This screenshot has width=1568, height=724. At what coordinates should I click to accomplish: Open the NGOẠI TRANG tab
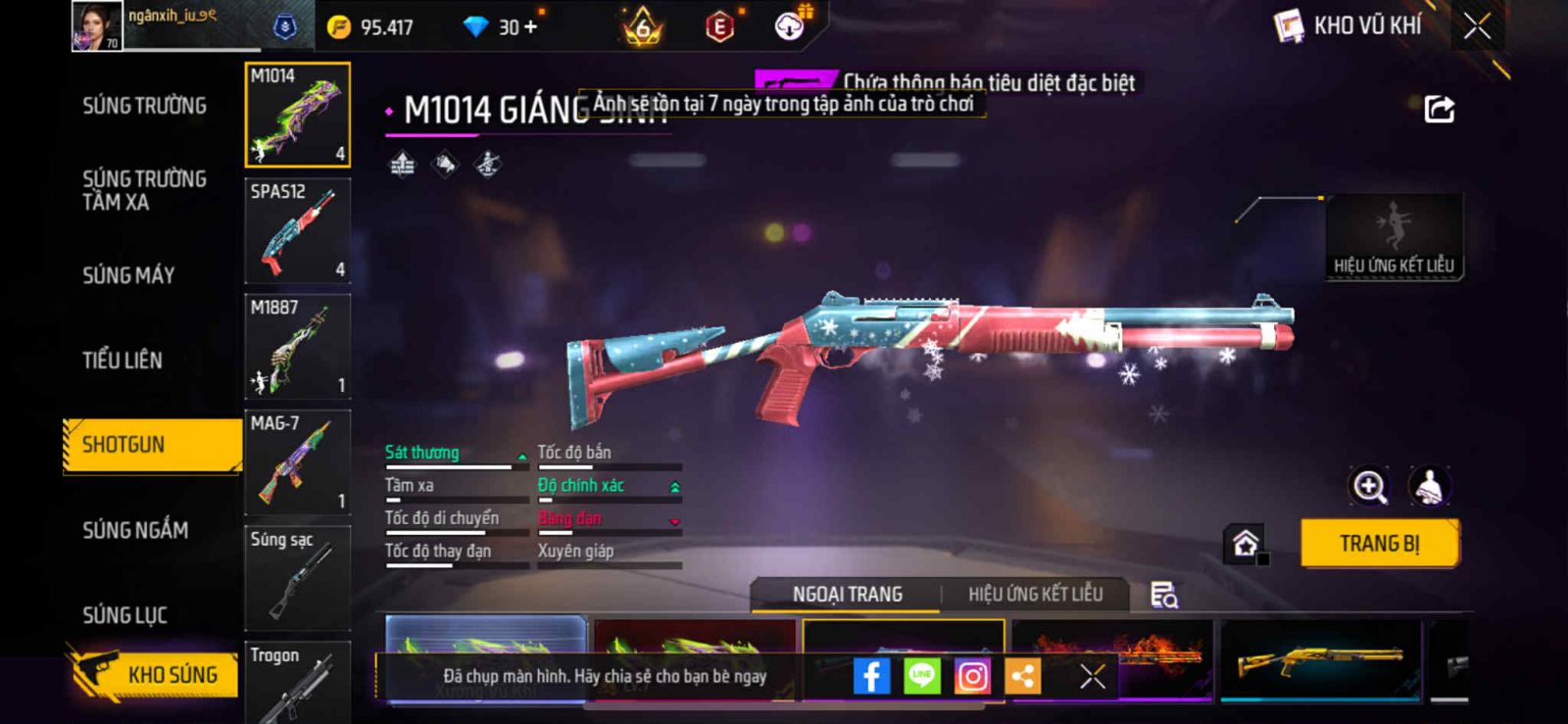pos(847,594)
